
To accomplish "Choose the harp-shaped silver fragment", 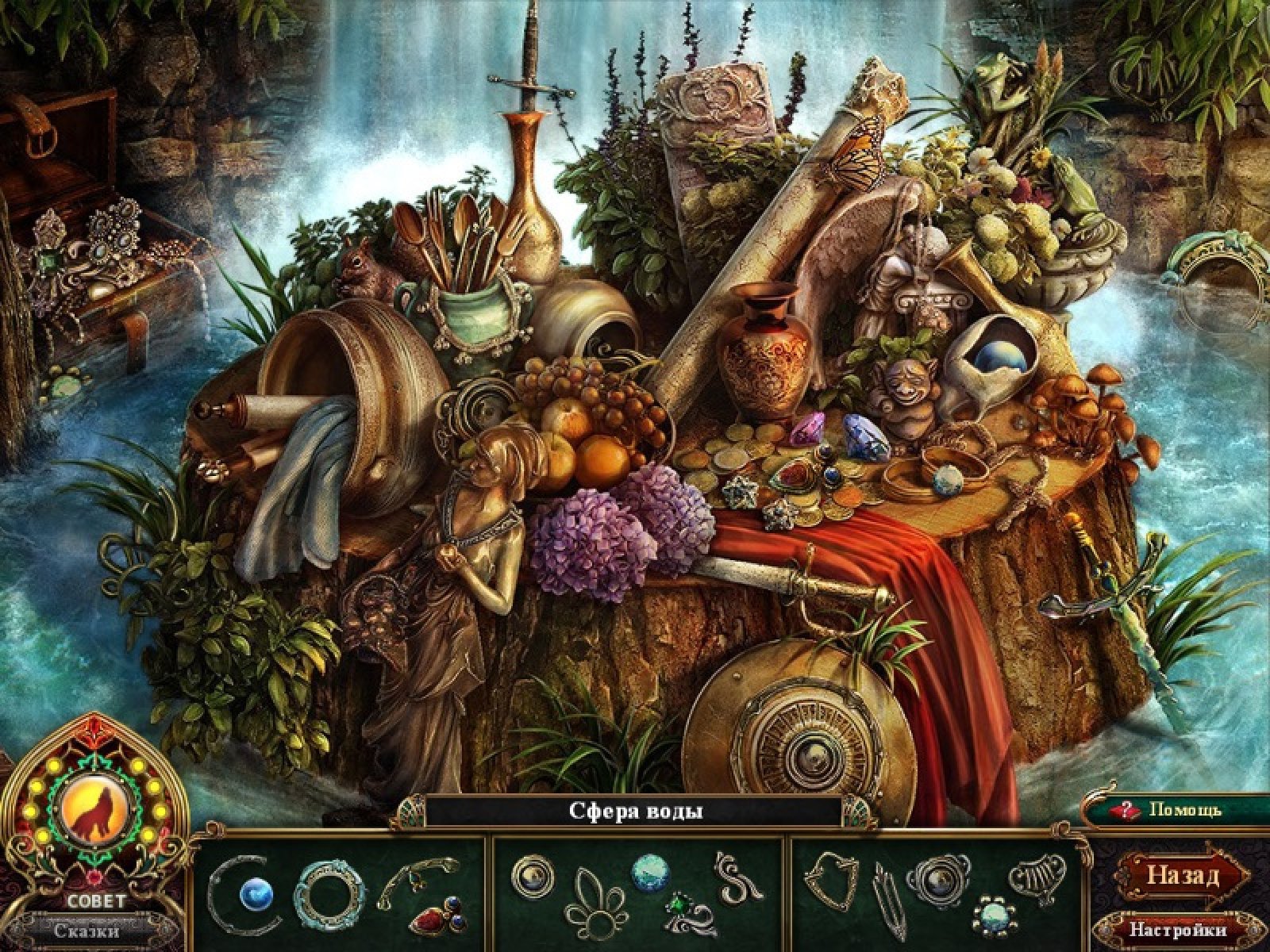I will 1034,878.
